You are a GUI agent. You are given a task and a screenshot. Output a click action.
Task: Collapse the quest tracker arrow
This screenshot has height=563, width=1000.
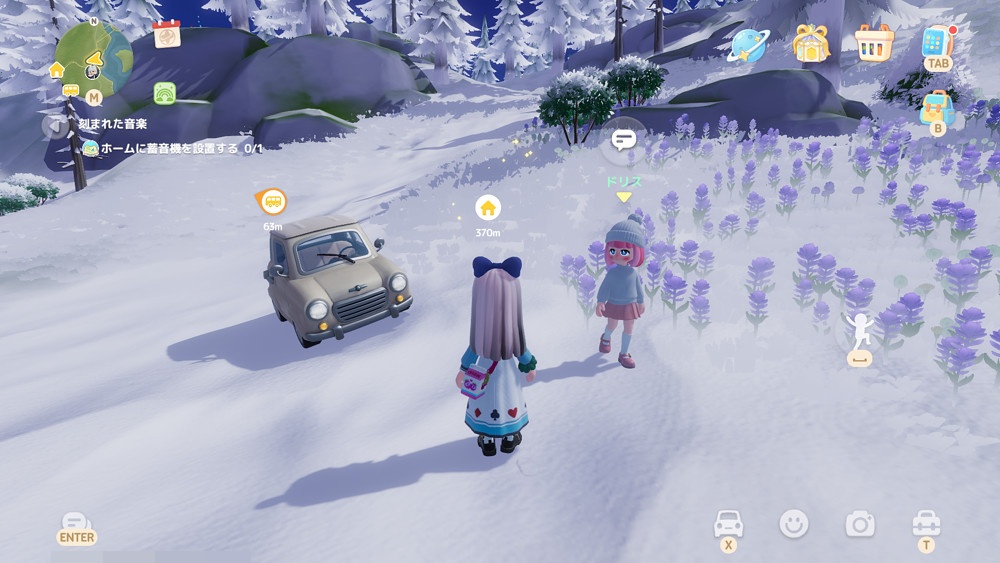55,125
